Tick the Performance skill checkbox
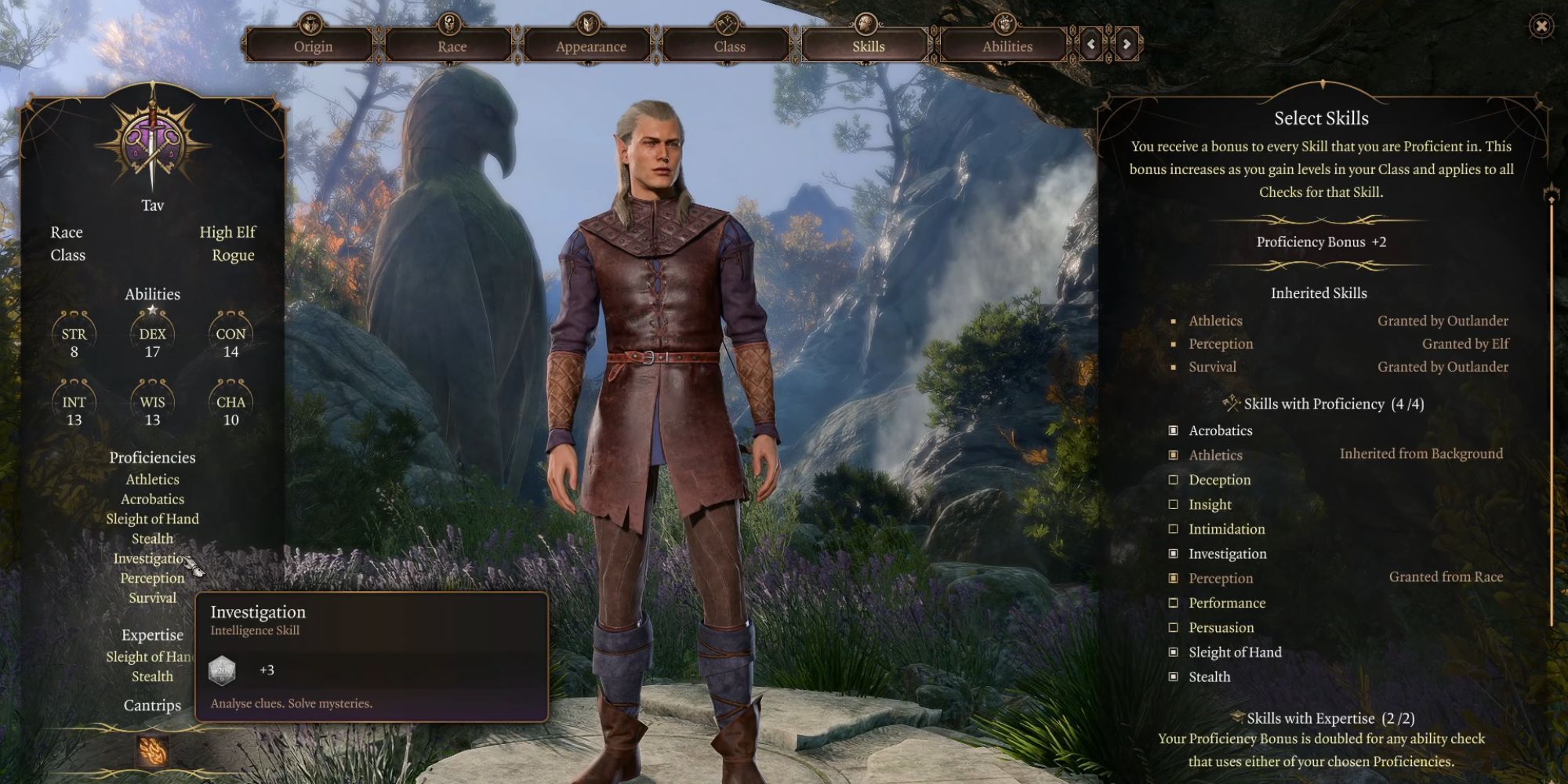 [x=1174, y=603]
